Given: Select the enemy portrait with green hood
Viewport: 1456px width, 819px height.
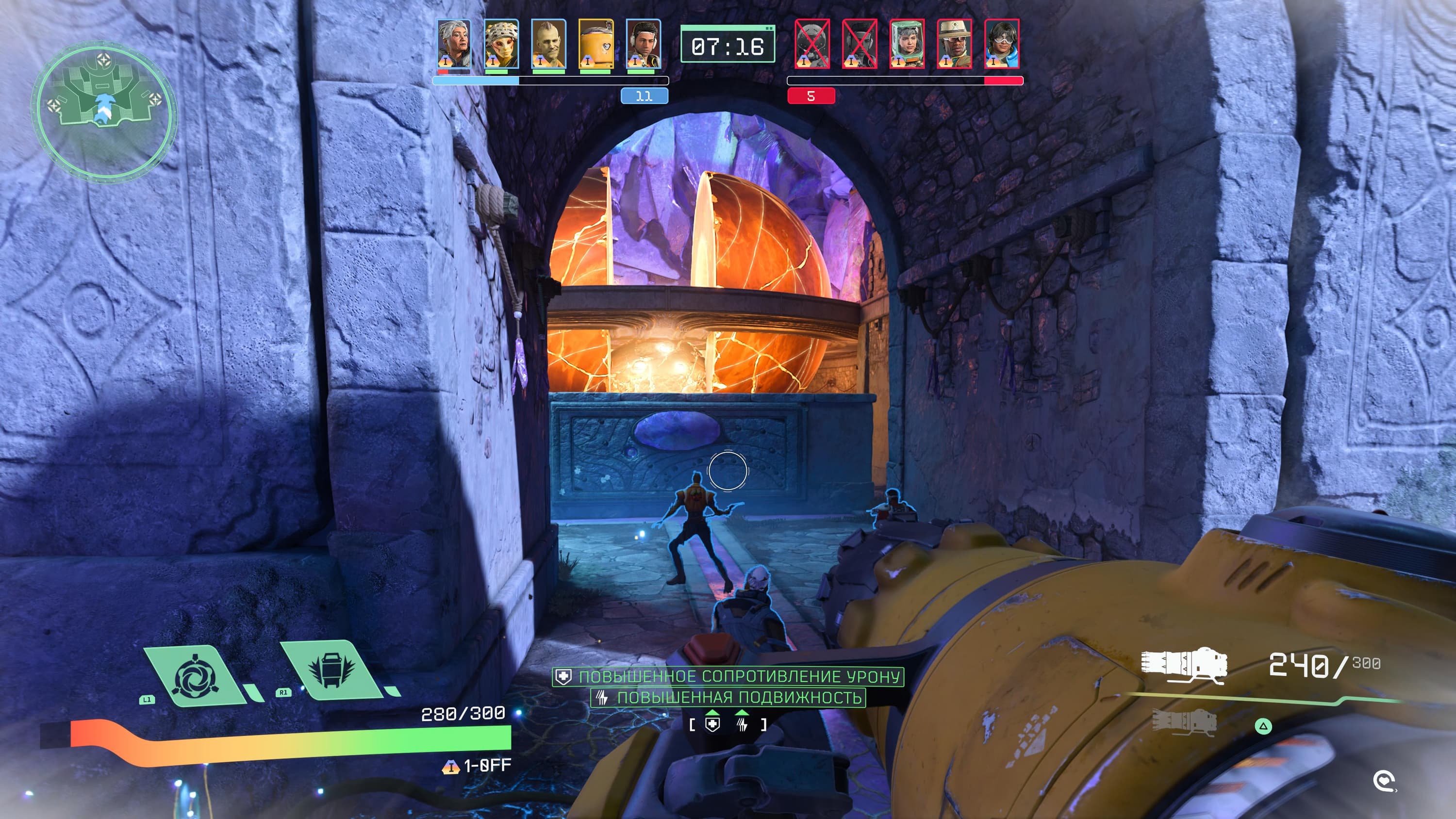Looking at the screenshot, I should click(907, 44).
